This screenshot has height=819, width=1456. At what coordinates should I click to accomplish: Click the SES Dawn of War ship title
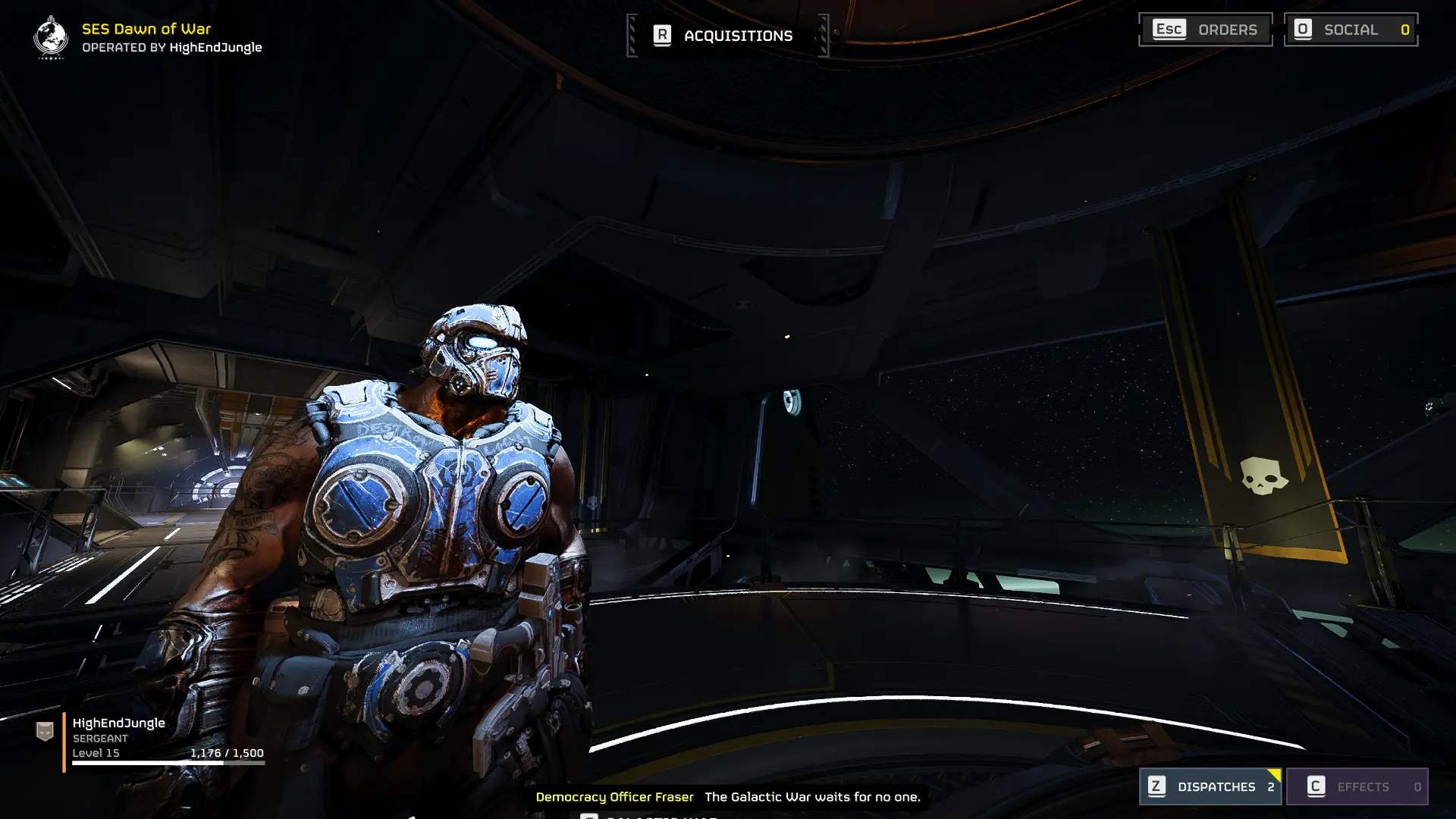146,29
